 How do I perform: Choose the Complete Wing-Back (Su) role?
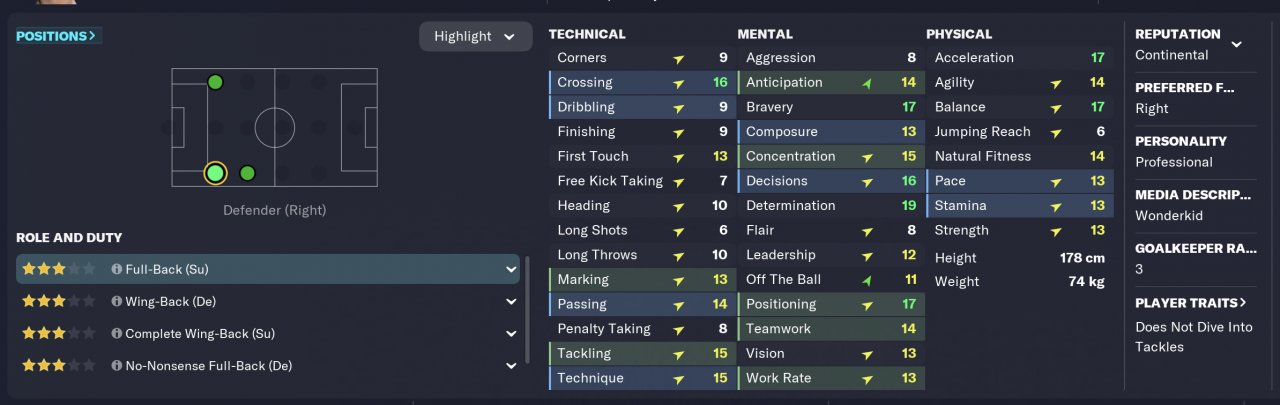point(260,333)
